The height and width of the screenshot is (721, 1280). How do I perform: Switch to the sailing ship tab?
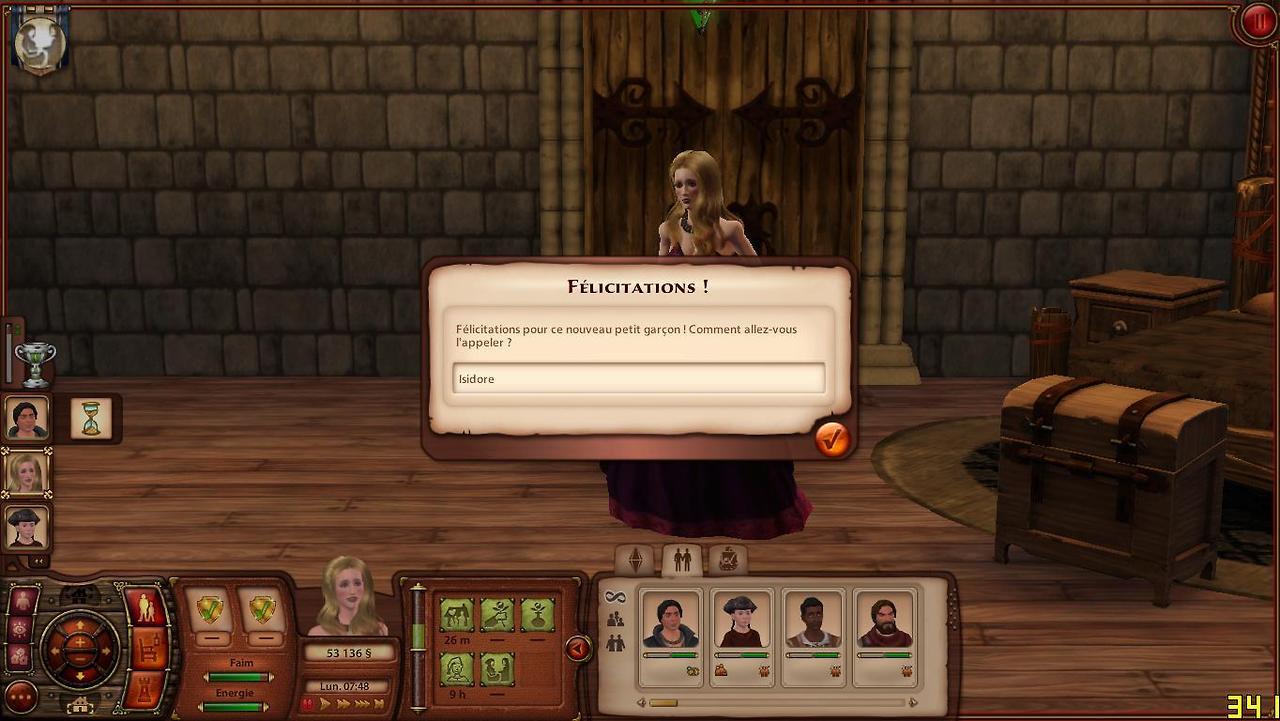point(728,560)
